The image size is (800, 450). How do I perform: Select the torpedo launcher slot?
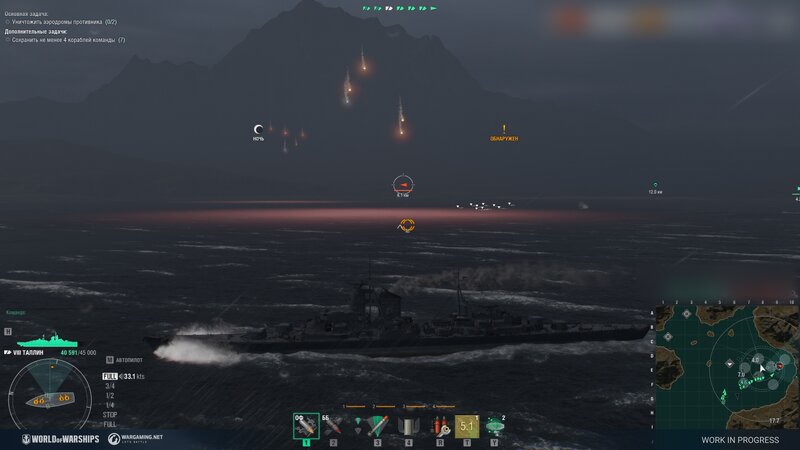(377, 425)
